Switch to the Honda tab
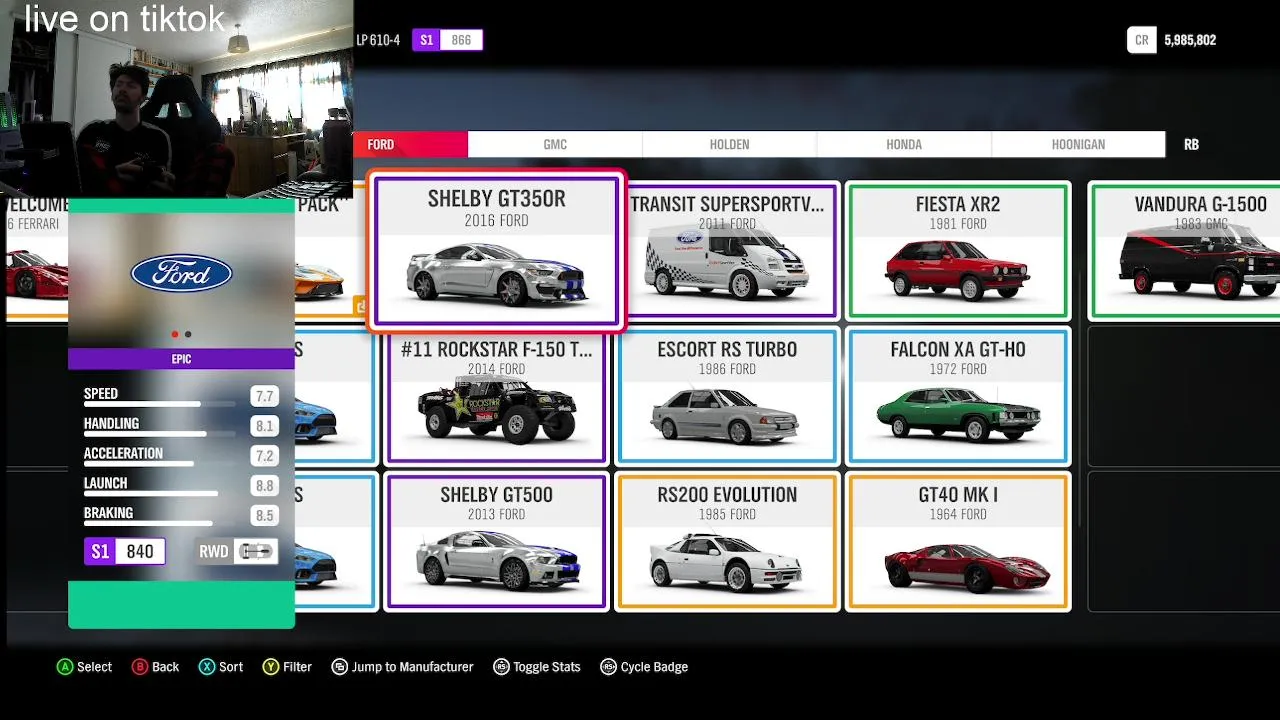Screen dimensions: 1280x720 pyautogui.click(x=903, y=145)
